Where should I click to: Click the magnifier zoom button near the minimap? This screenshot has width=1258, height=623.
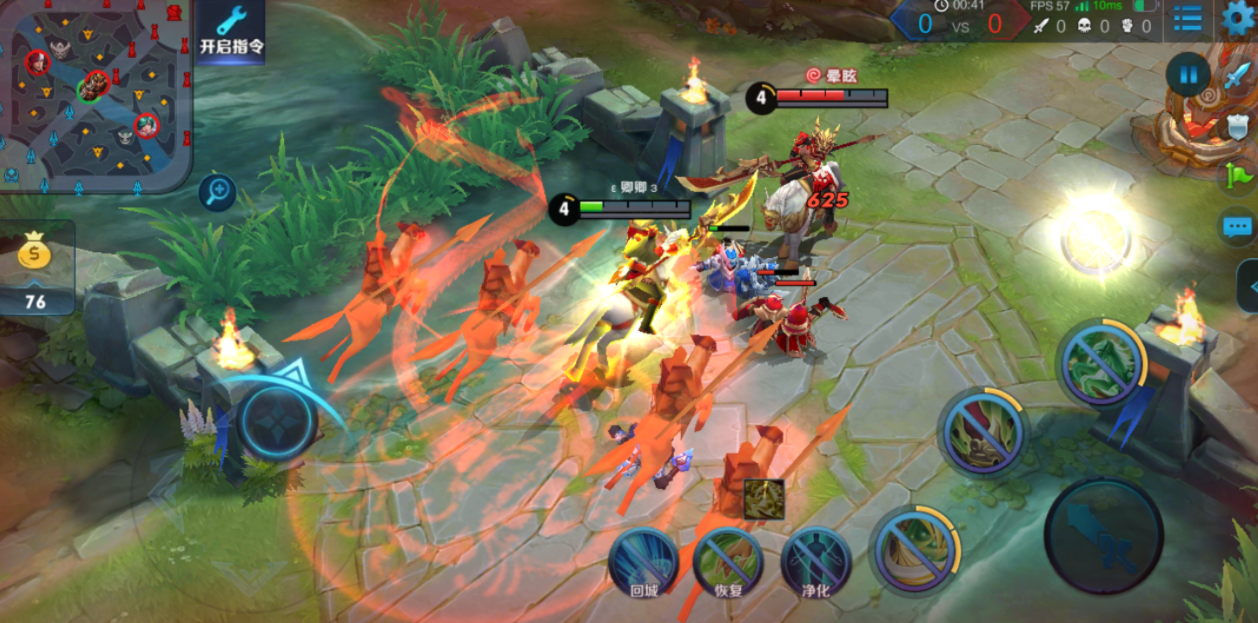[216, 193]
